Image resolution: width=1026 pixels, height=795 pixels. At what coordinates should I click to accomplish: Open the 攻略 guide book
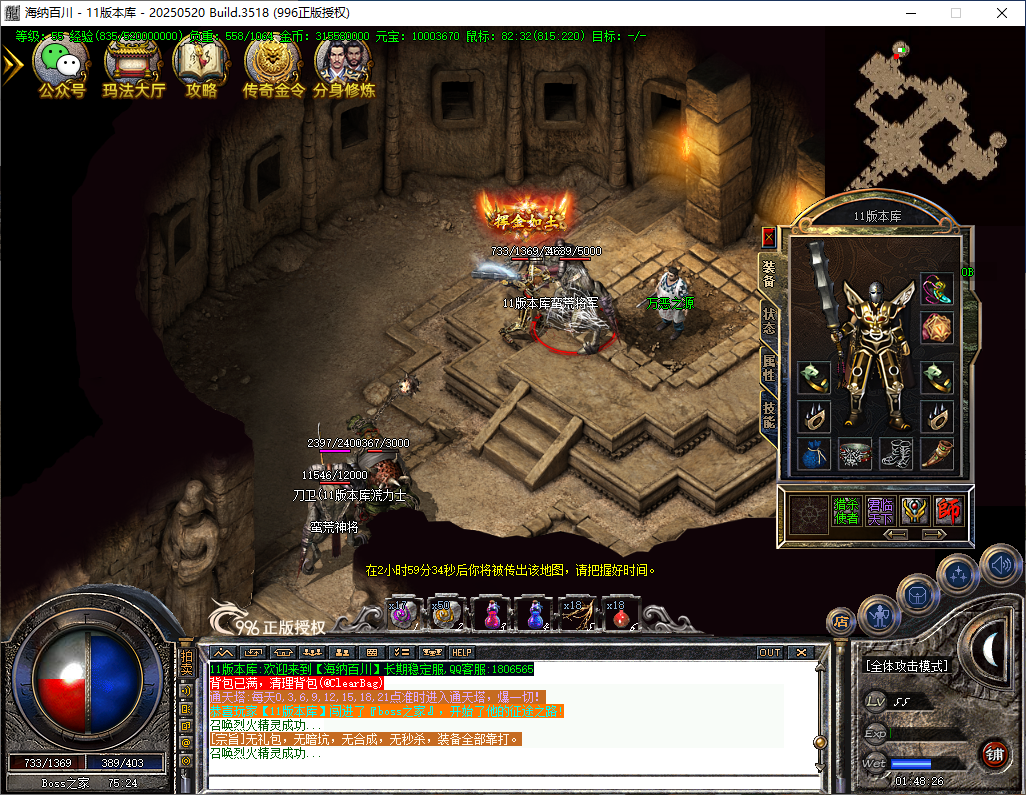click(x=201, y=65)
